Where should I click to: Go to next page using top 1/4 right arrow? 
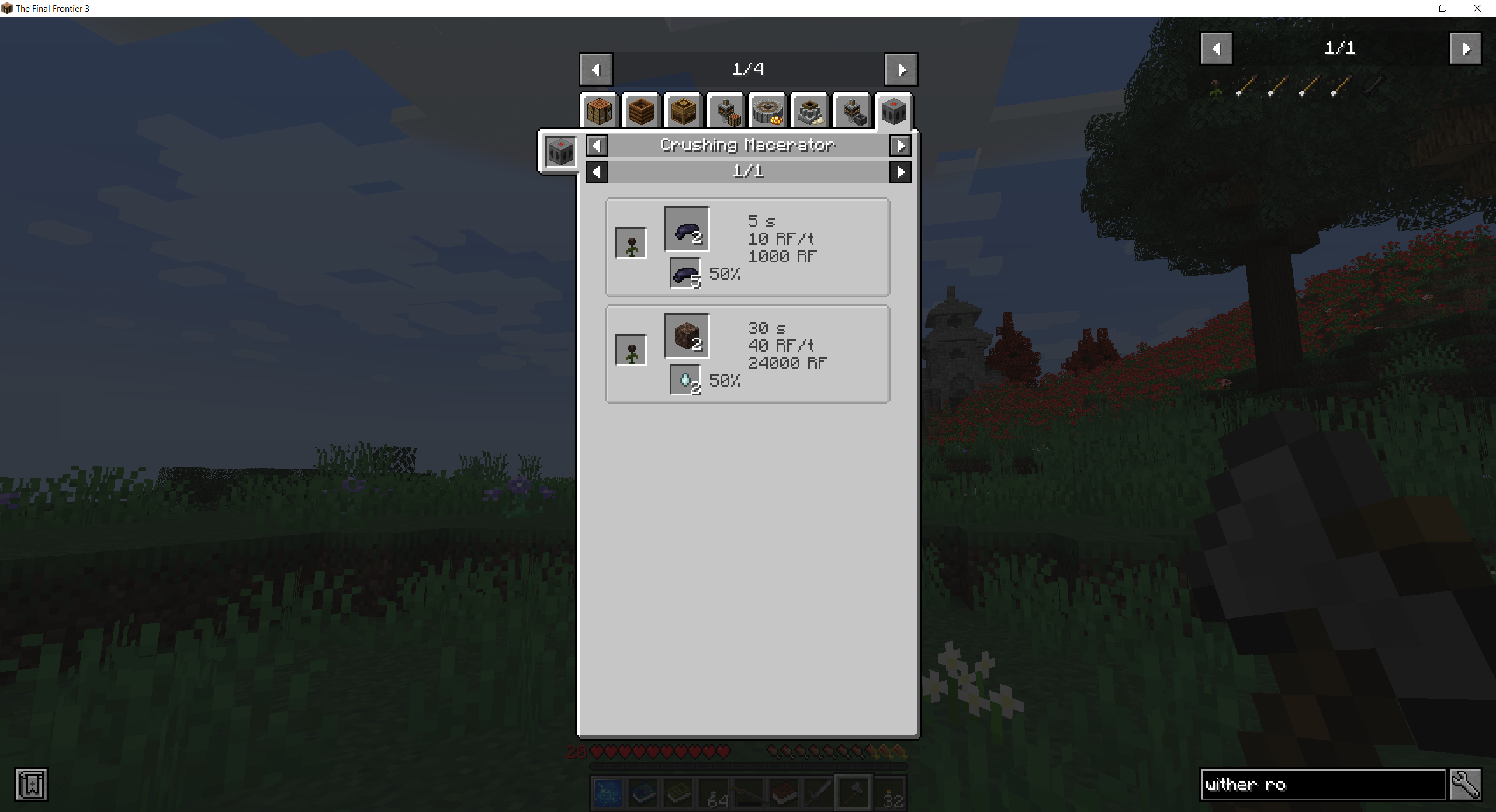click(x=901, y=68)
